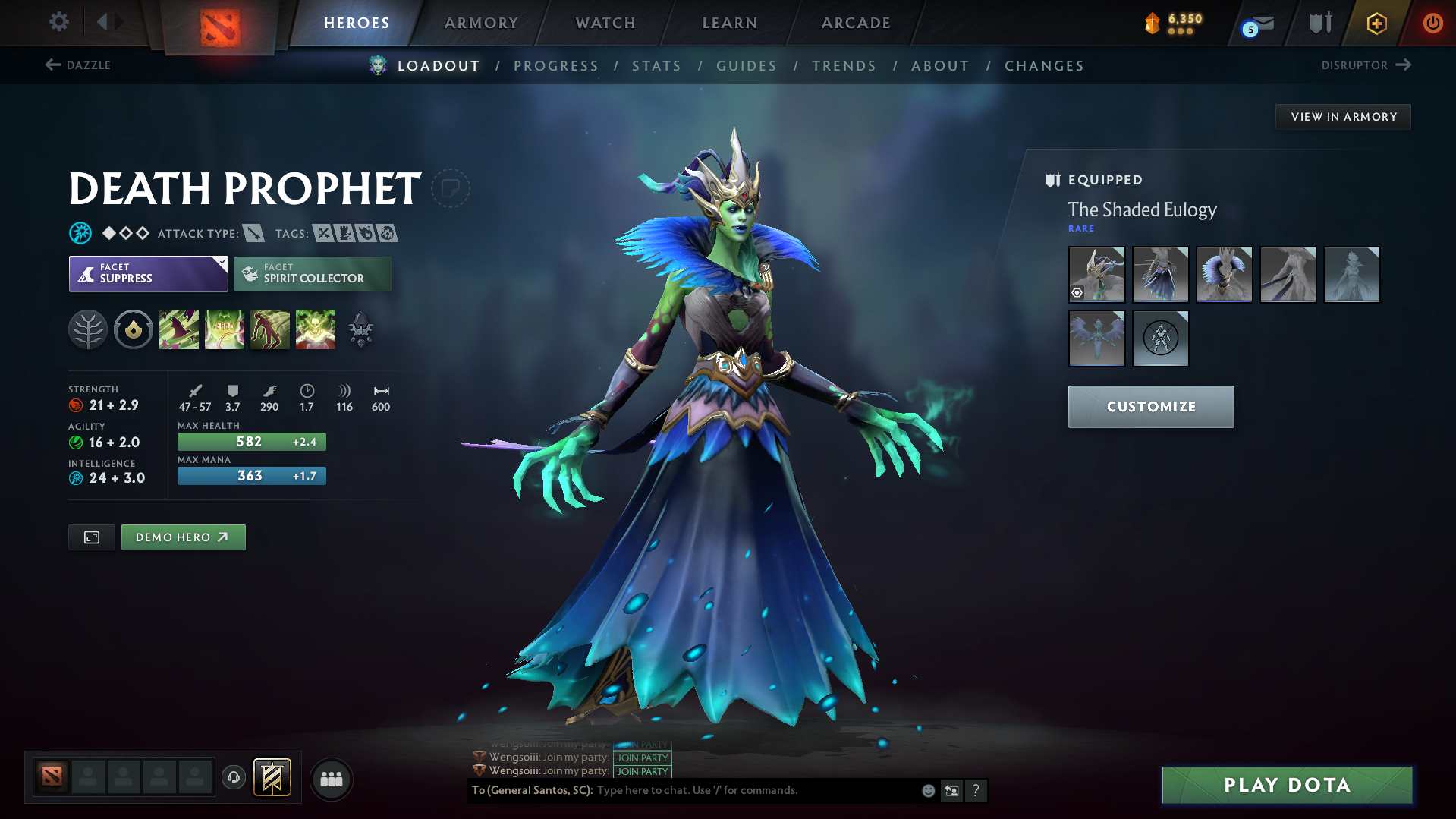The width and height of the screenshot is (1456, 819).
Task: Open the settings gear
Action: (58, 22)
